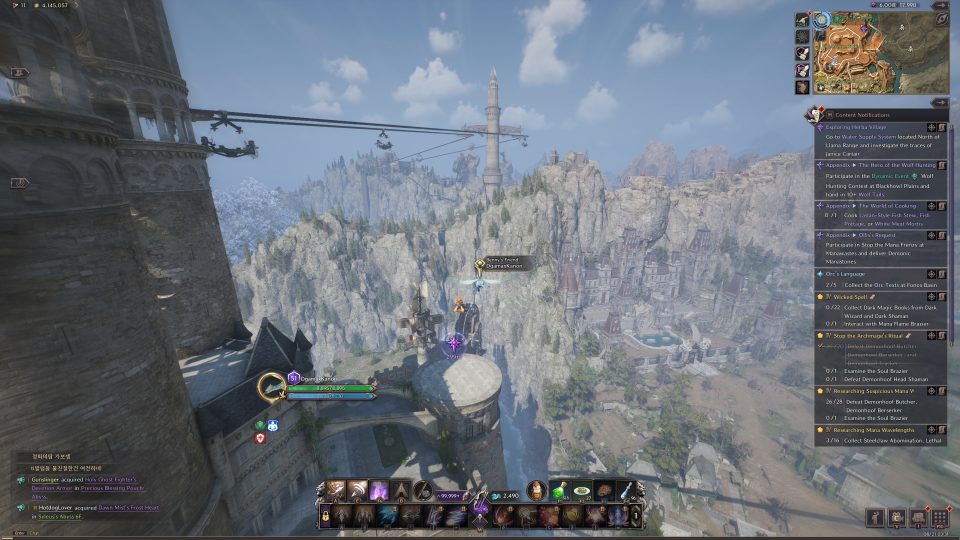Use the orange-capped jar item

click(536, 489)
